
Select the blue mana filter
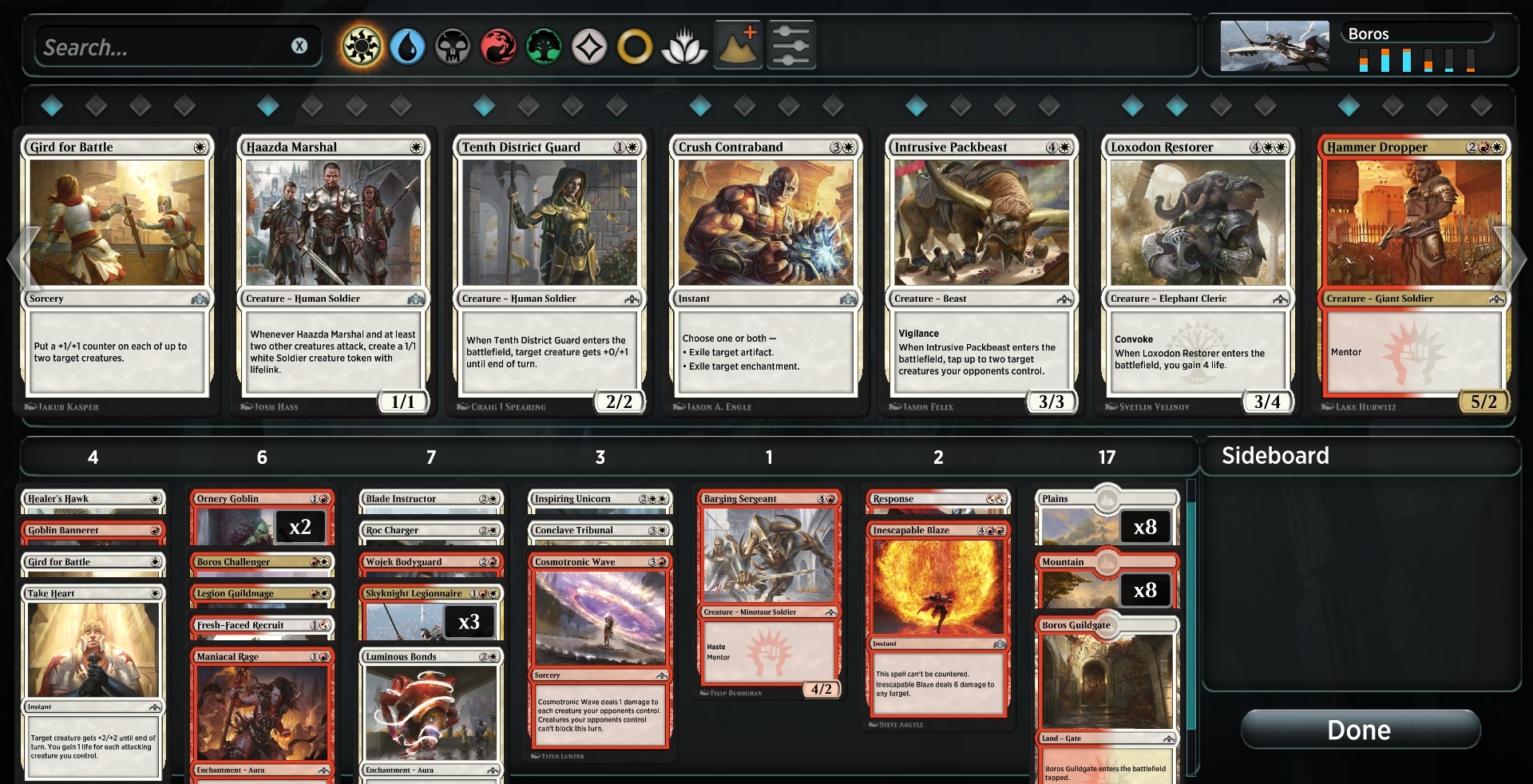406,46
